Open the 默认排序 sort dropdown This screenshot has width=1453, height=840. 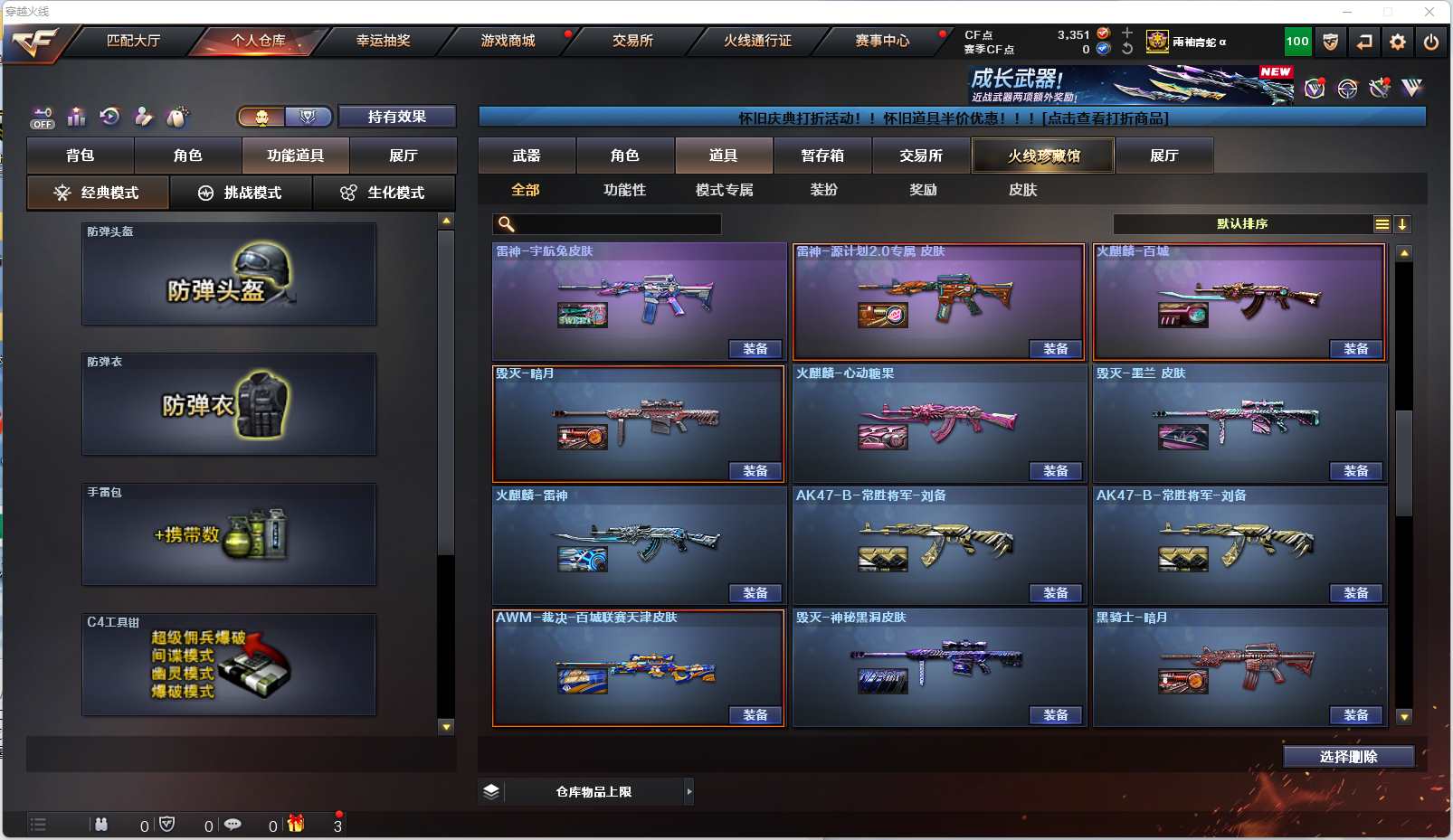[x=1242, y=224]
